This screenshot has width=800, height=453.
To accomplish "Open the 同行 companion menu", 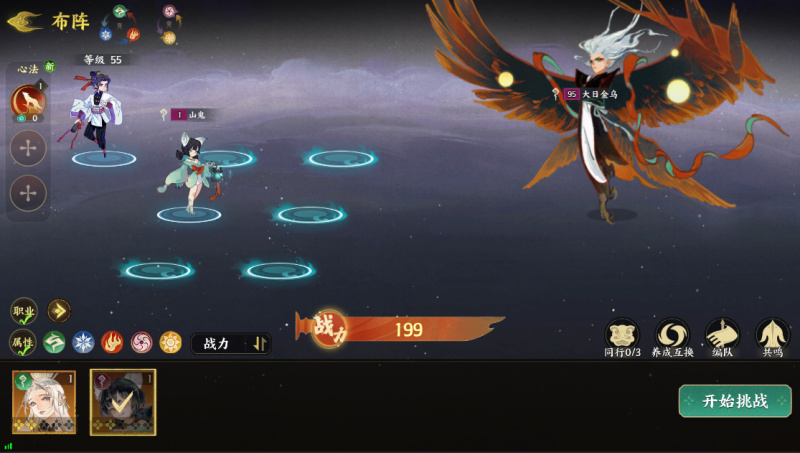I will click(x=622, y=337).
